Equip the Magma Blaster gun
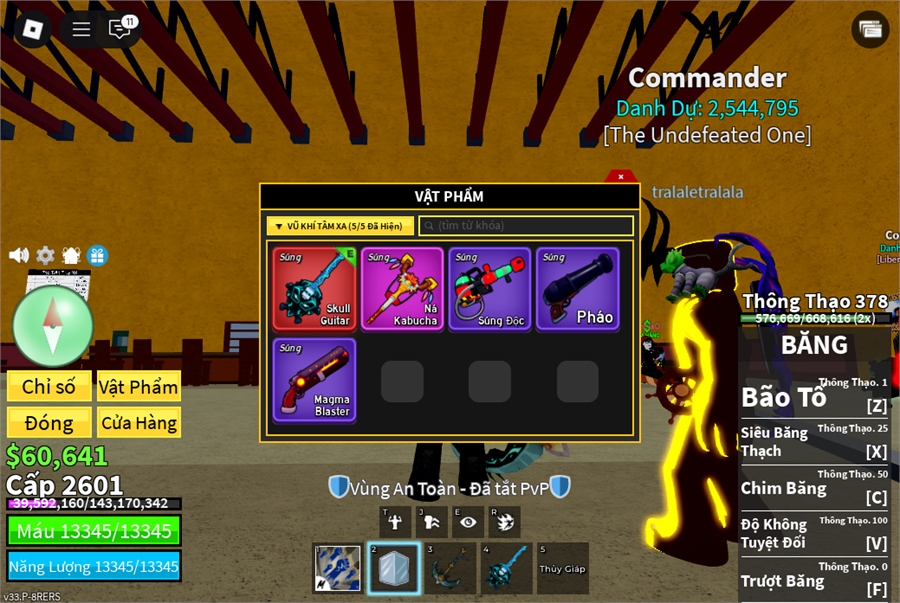The height and width of the screenshot is (603, 900). 315,379
